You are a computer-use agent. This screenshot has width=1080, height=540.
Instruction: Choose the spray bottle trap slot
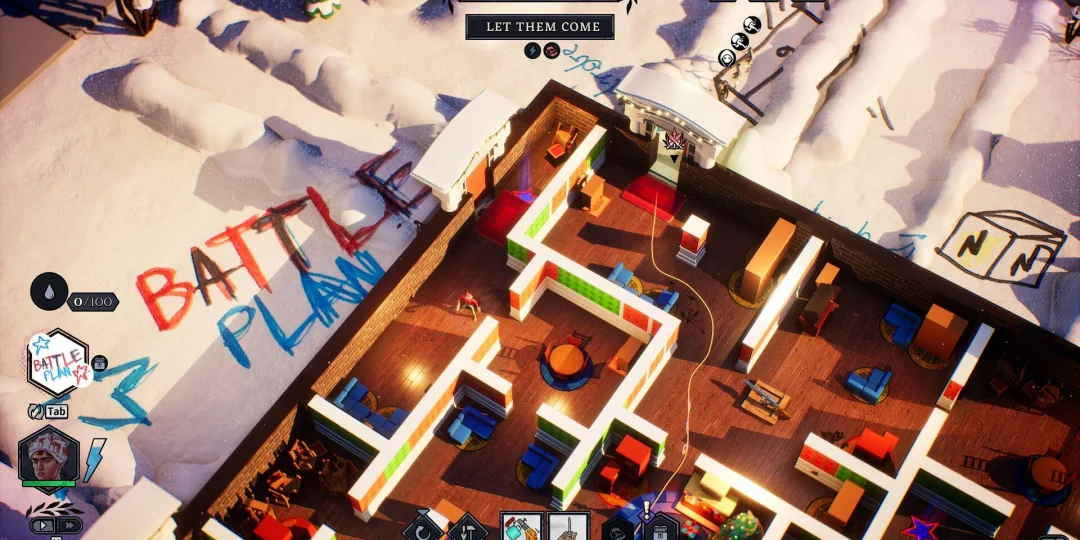[x=521, y=527]
